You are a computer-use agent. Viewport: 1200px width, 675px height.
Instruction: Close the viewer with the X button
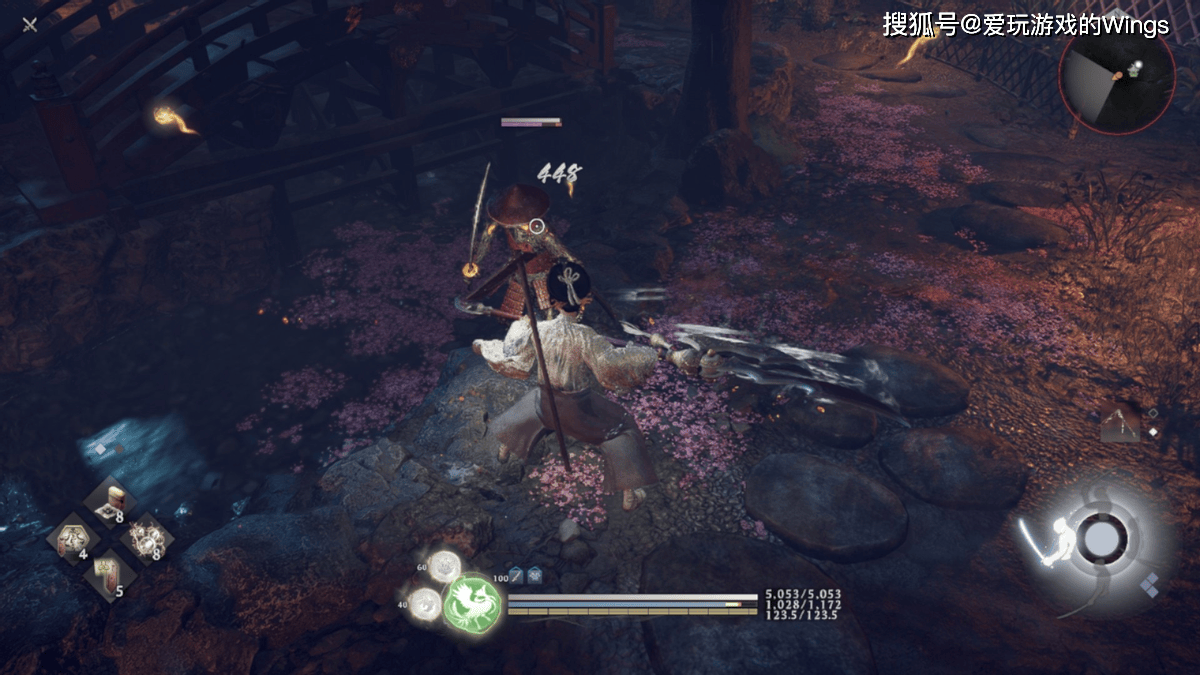[x=30, y=24]
